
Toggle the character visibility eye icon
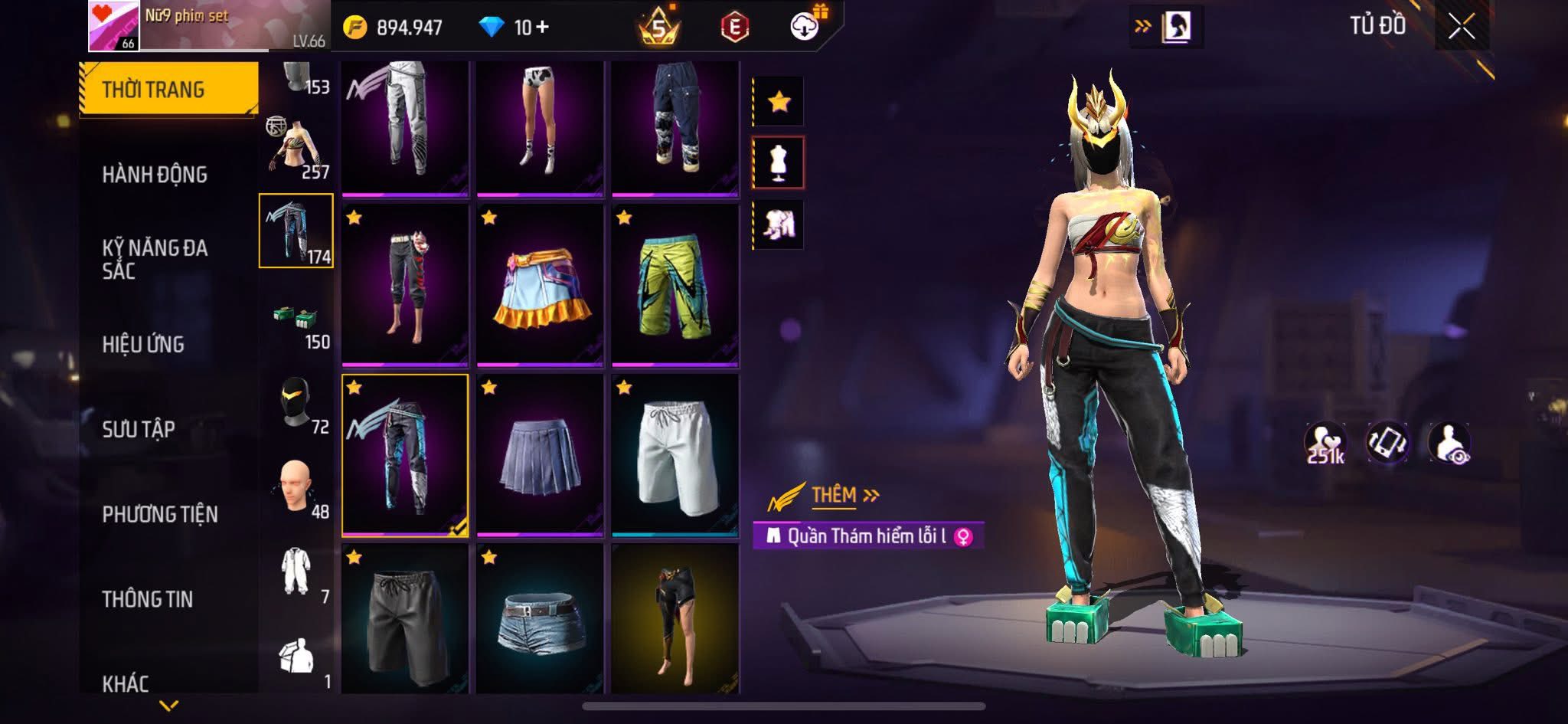(1449, 443)
